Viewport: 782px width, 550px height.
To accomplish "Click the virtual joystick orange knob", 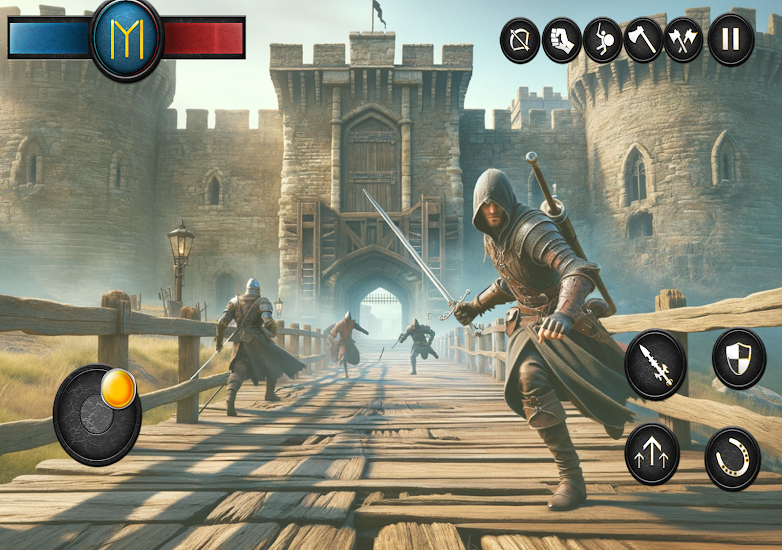I will (117, 388).
